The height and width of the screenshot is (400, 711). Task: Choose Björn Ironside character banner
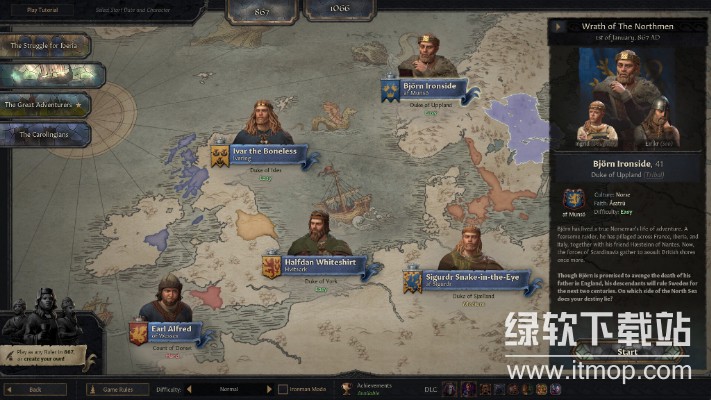[x=430, y=87]
